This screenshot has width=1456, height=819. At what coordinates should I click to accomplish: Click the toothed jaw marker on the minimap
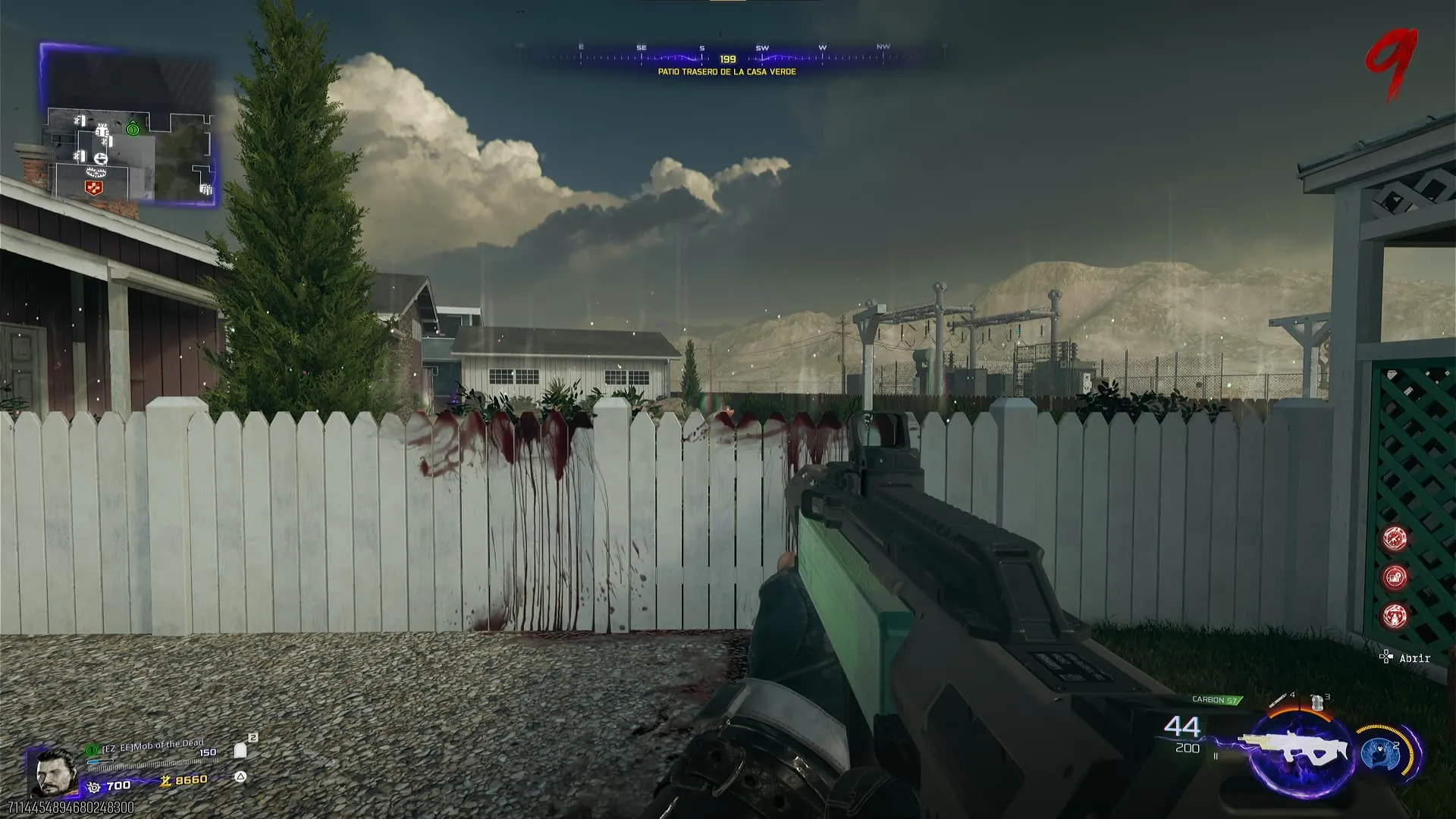point(97,172)
